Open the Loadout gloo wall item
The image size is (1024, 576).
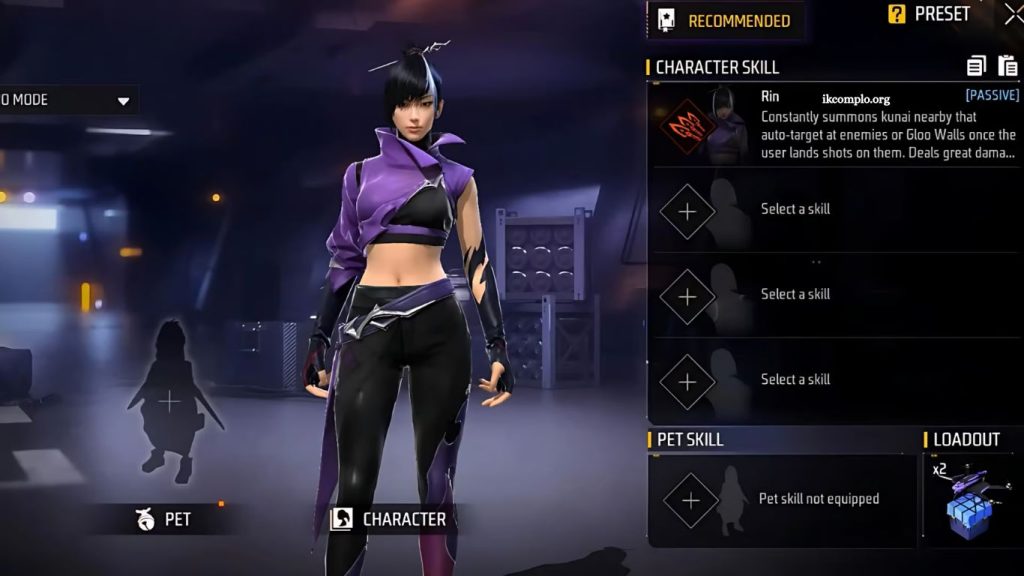(x=972, y=502)
